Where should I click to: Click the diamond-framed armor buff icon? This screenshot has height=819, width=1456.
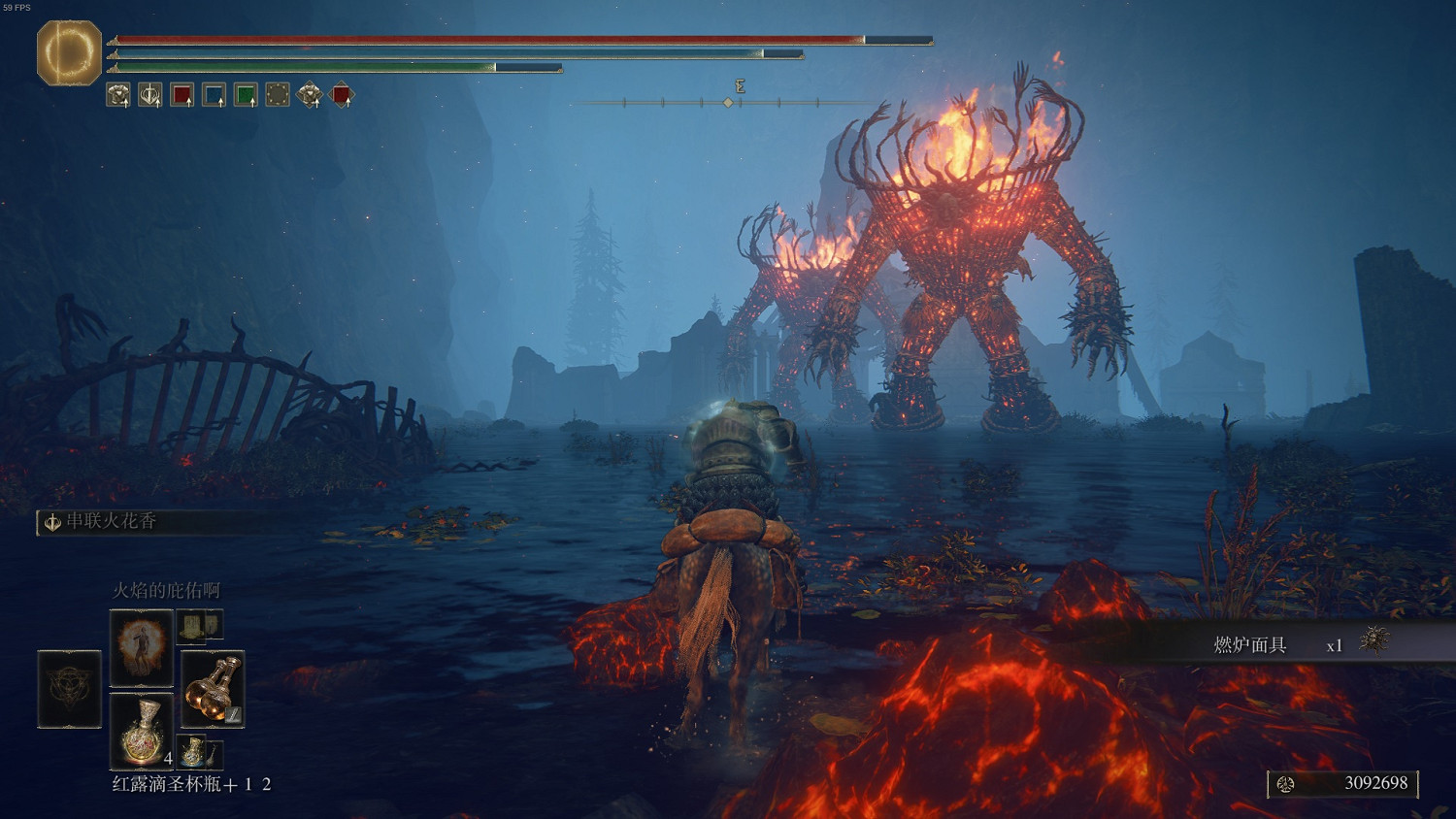[x=310, y=95]
